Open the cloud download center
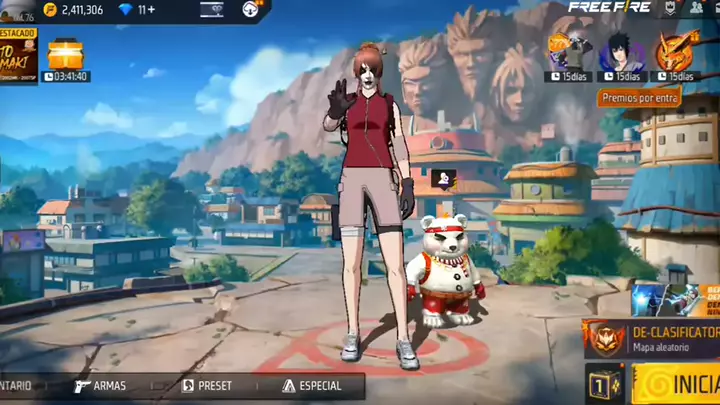The height and width of the screenshot is (405, 720). tap(251, 10)
